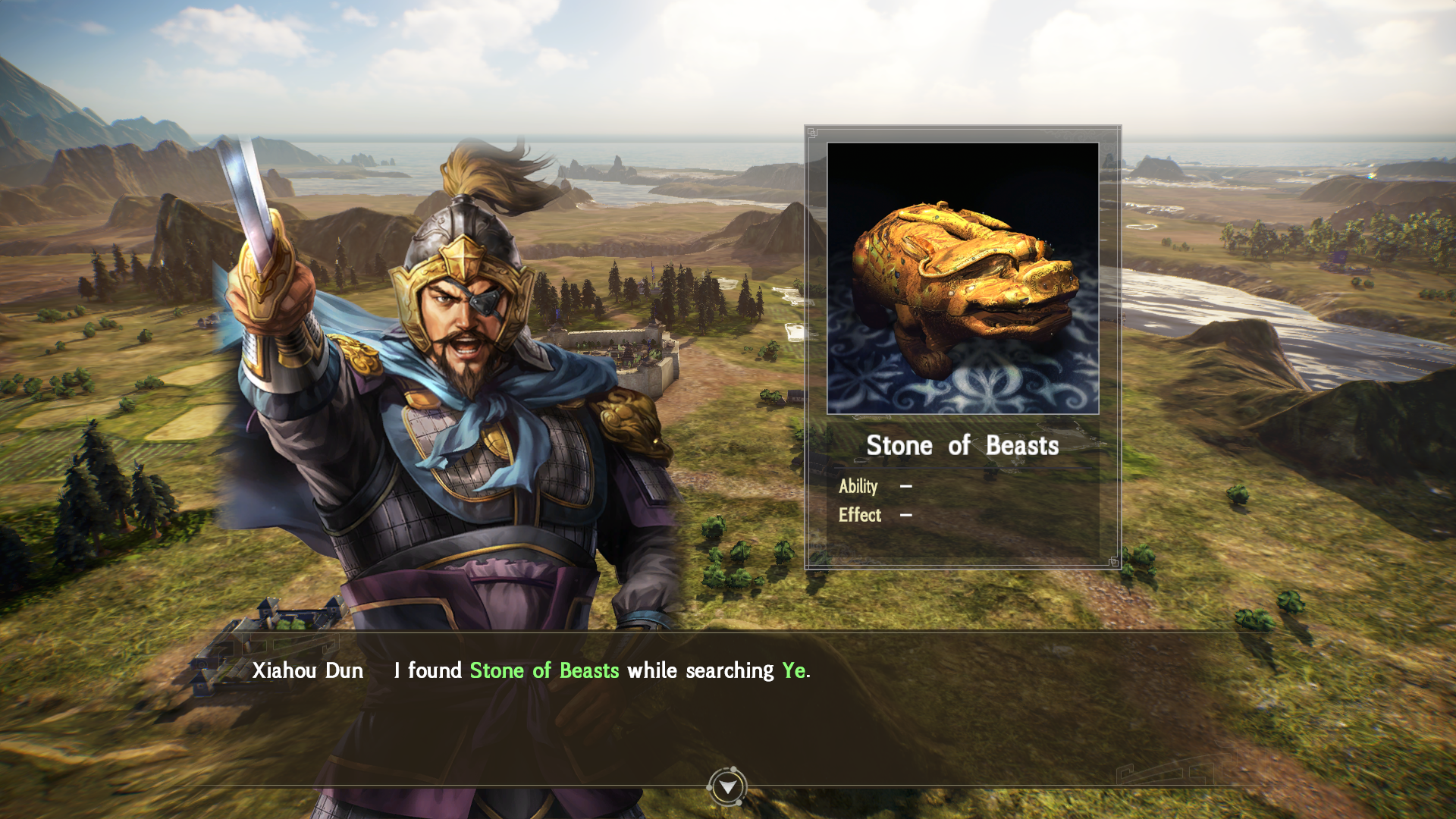Click the Stone of Beasts item picture
This screenshot has width=1456, height=819.
point(962,278)
